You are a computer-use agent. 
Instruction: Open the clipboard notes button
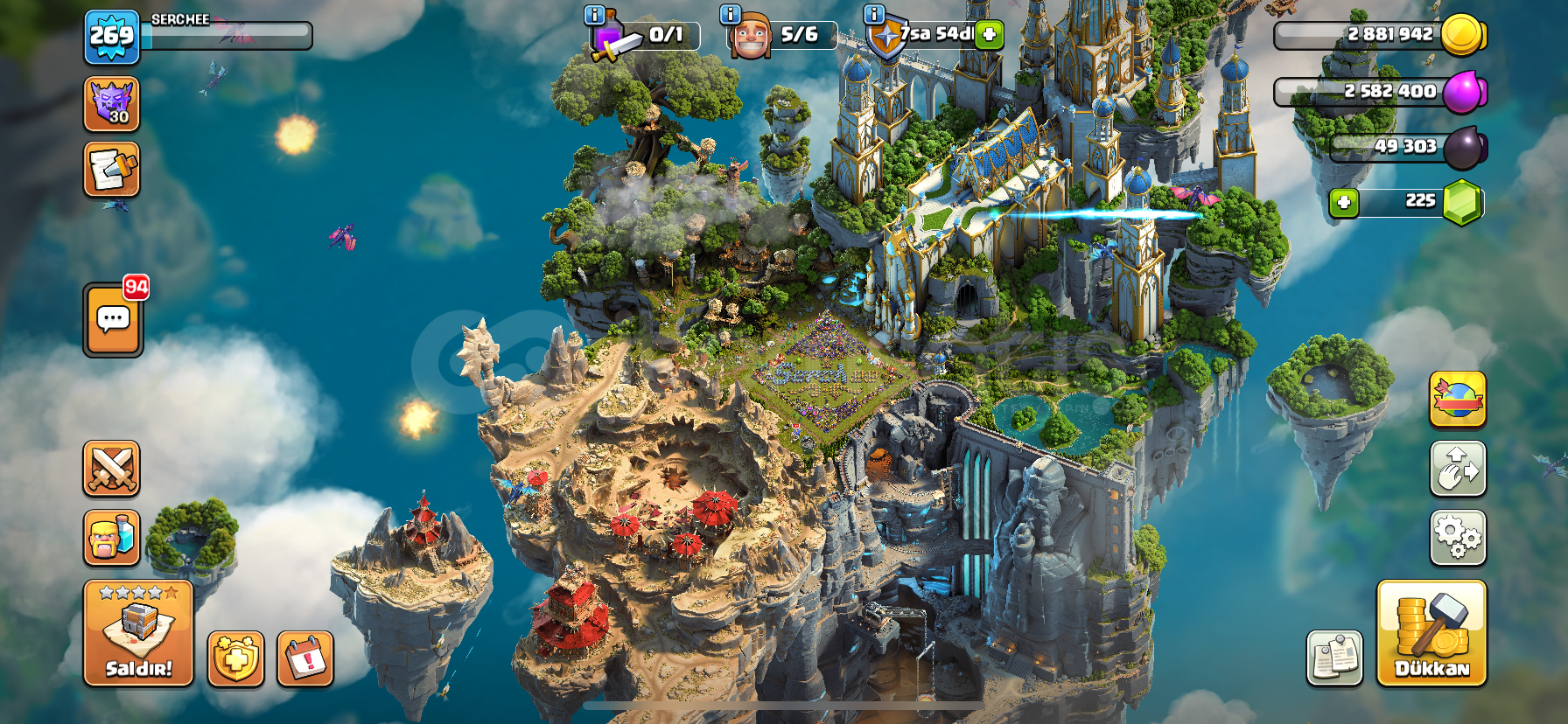pos(1334,657)
